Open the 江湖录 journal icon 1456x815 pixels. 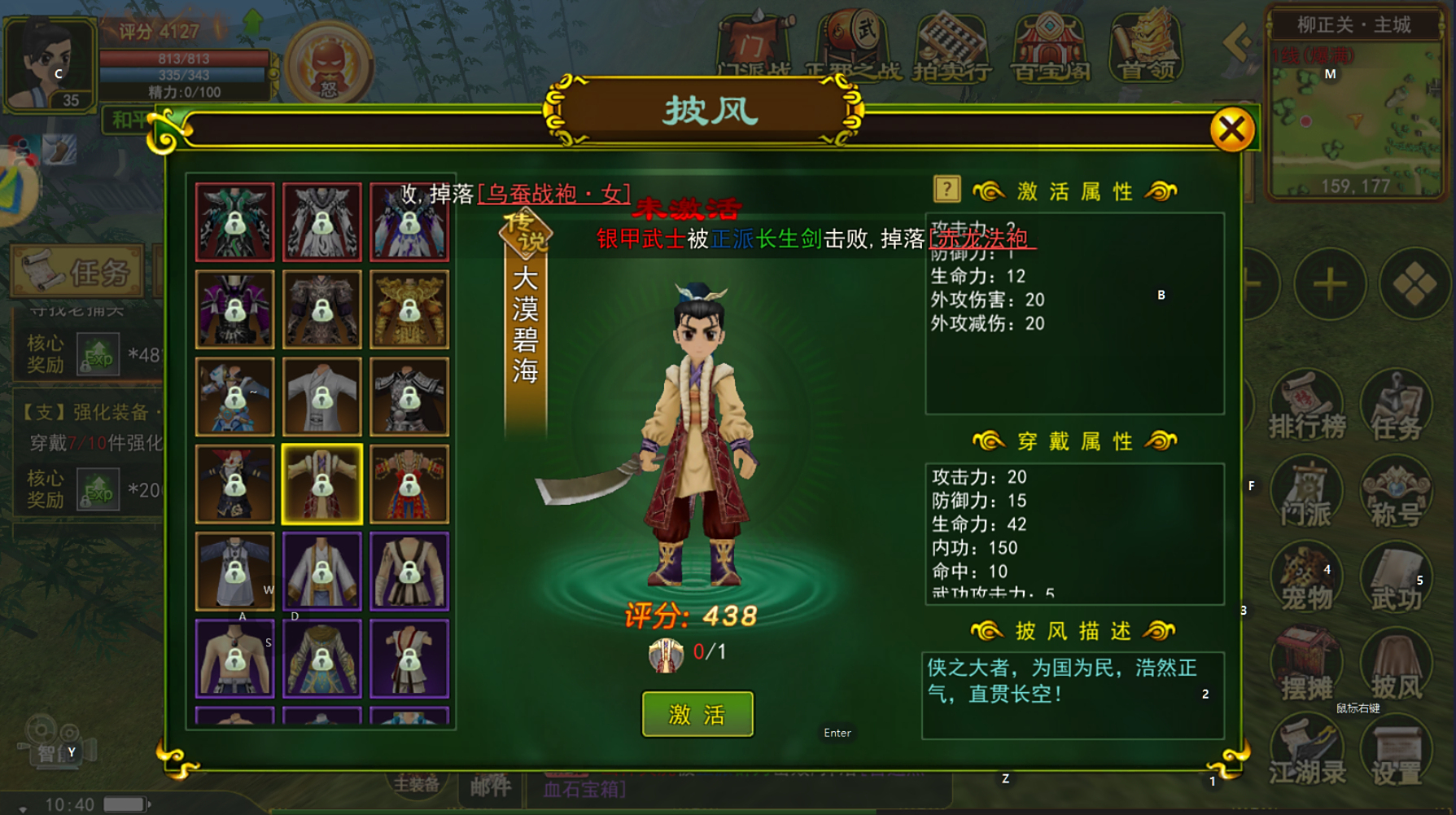1307,754
